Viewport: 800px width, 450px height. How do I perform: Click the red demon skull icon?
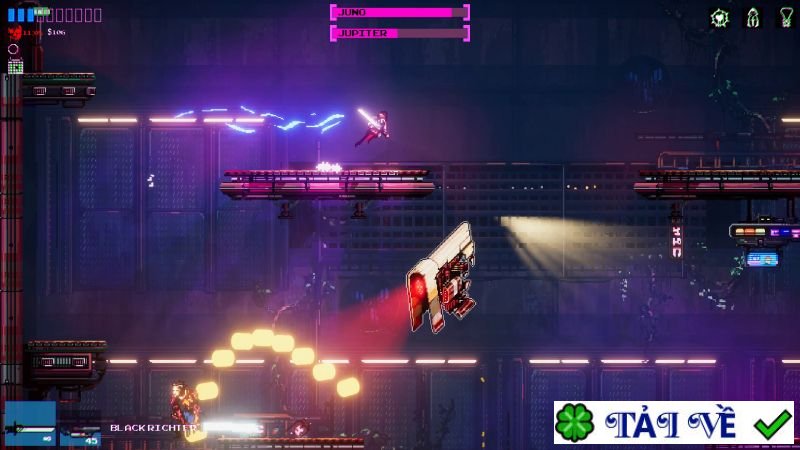pyautogui.click(x=14, y=32)
